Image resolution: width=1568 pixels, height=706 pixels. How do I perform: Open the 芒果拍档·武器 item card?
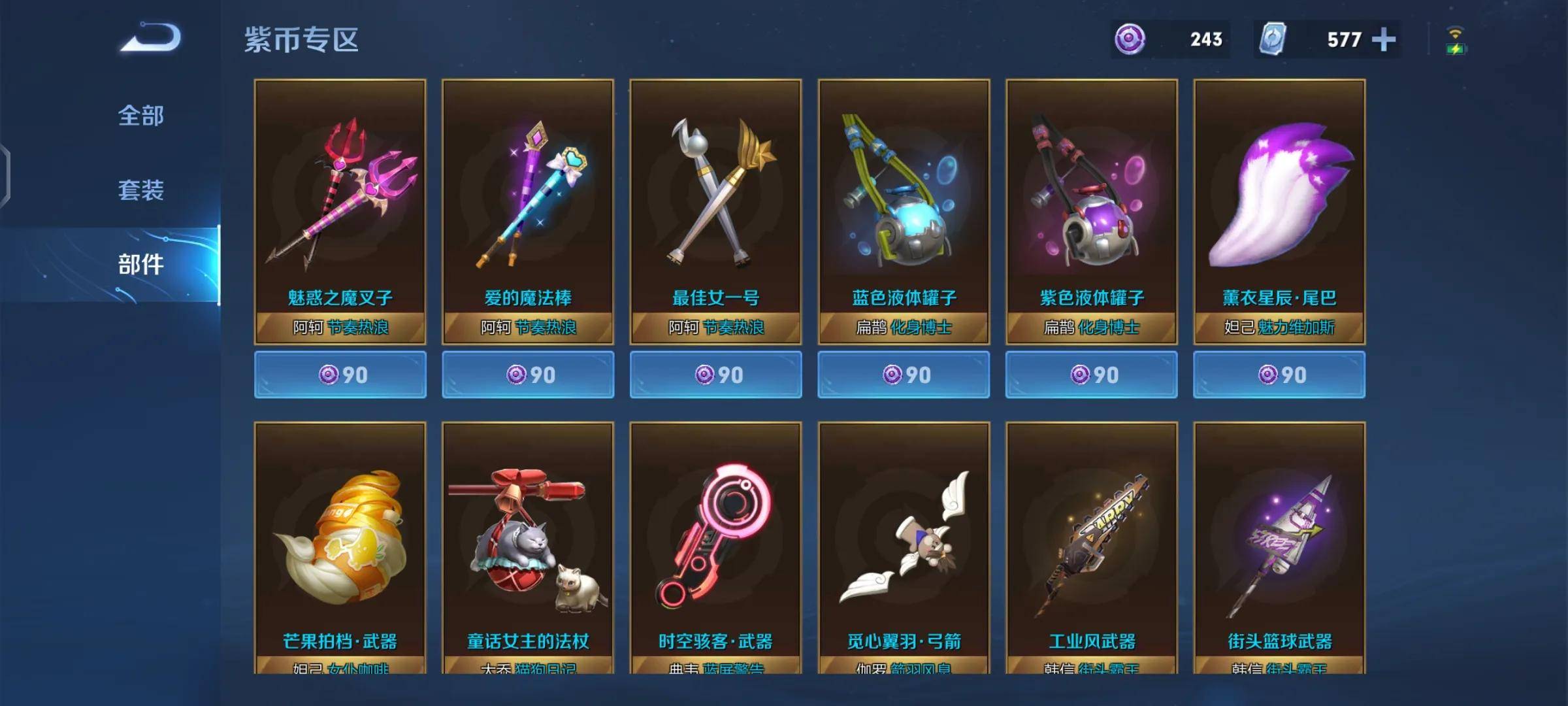coord(340,548)
